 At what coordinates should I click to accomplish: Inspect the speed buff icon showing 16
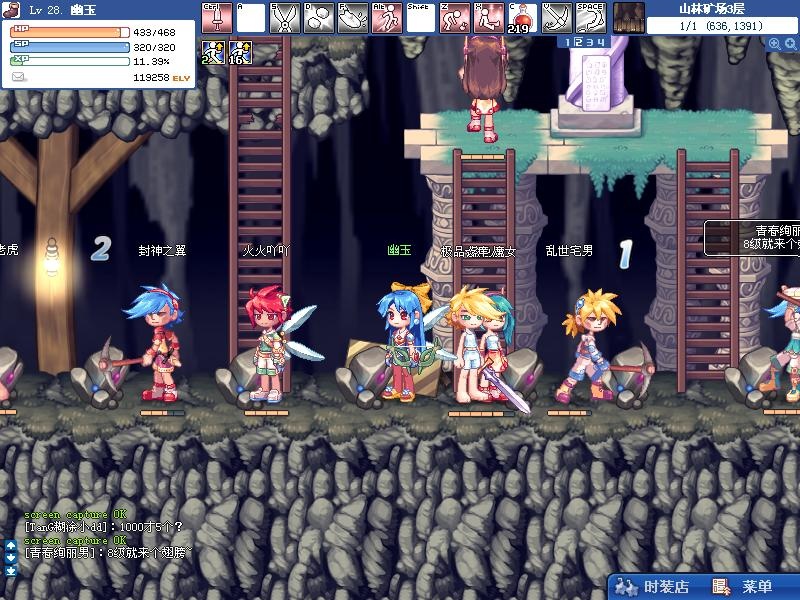pos(240,53)
